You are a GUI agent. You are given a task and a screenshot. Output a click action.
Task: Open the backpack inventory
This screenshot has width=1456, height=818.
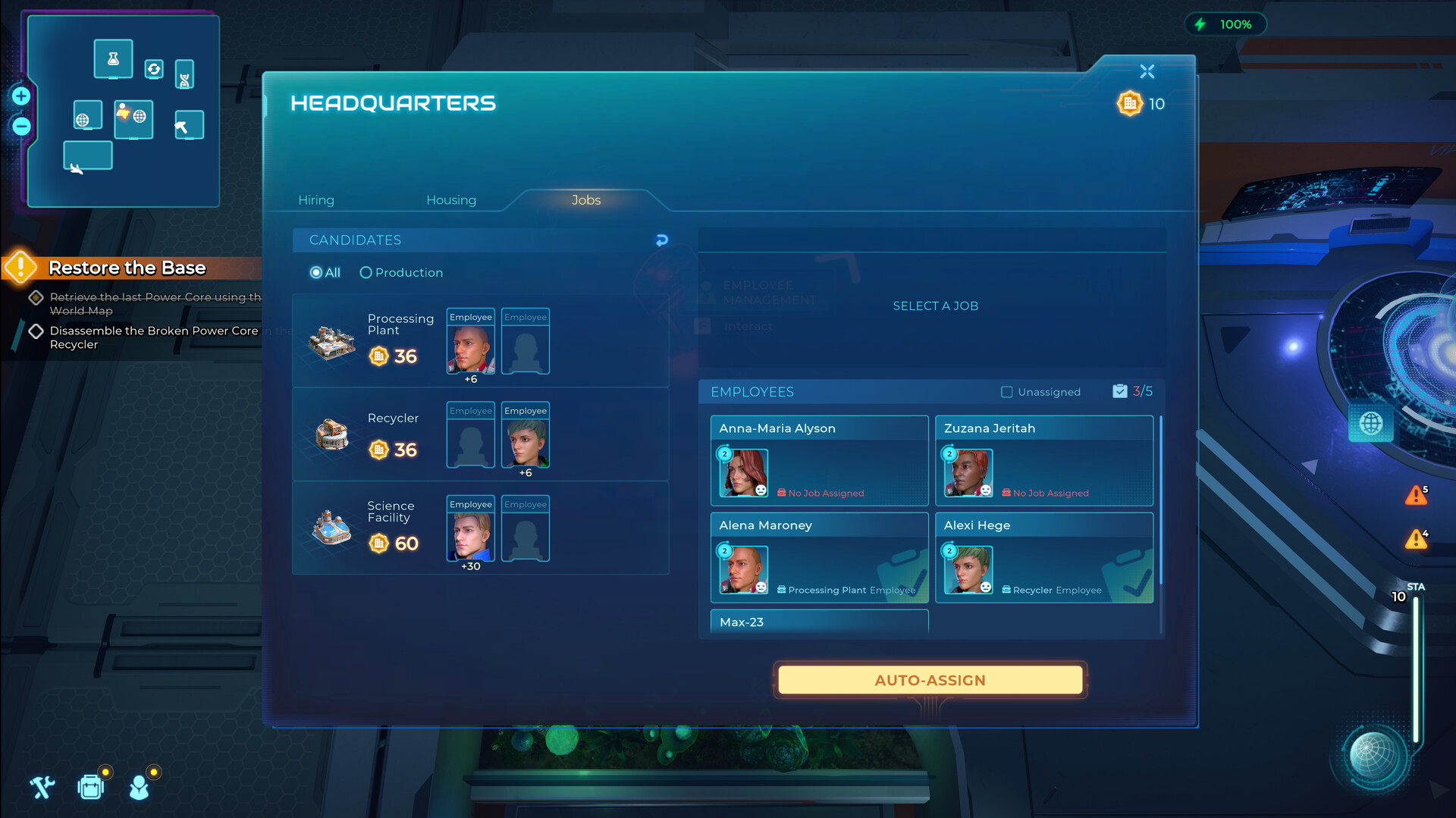coord(90,787)
